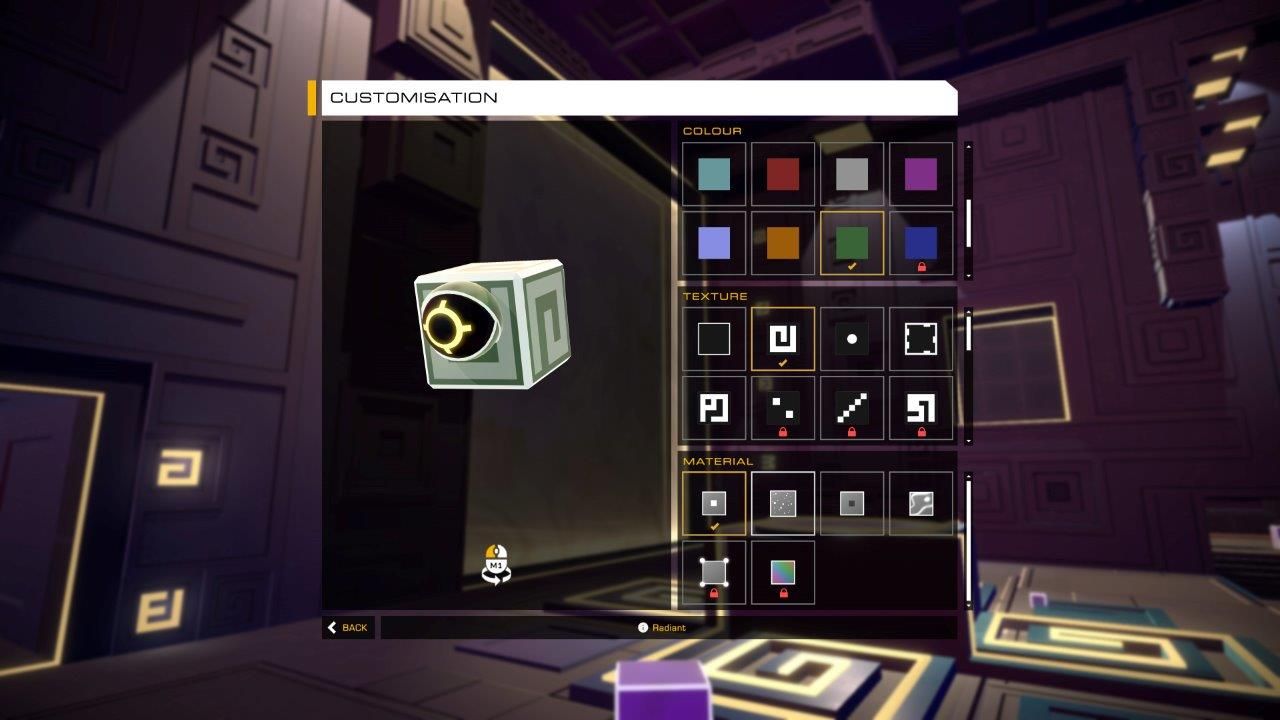Image resolution: width=1280 pixels, height=720 pixels.
Task: Select the dark small-square material
Action: (x=852, y=502)
